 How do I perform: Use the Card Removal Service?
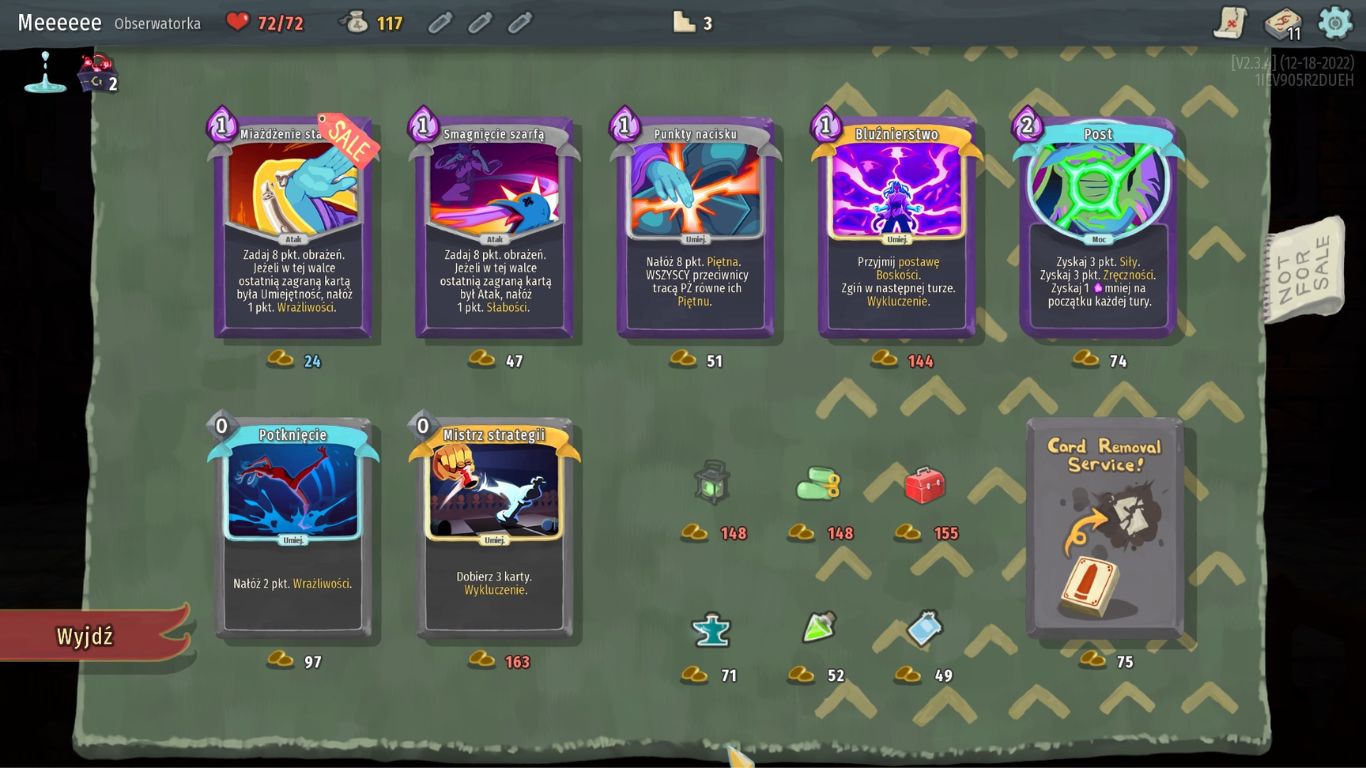tap(1105, 528)
